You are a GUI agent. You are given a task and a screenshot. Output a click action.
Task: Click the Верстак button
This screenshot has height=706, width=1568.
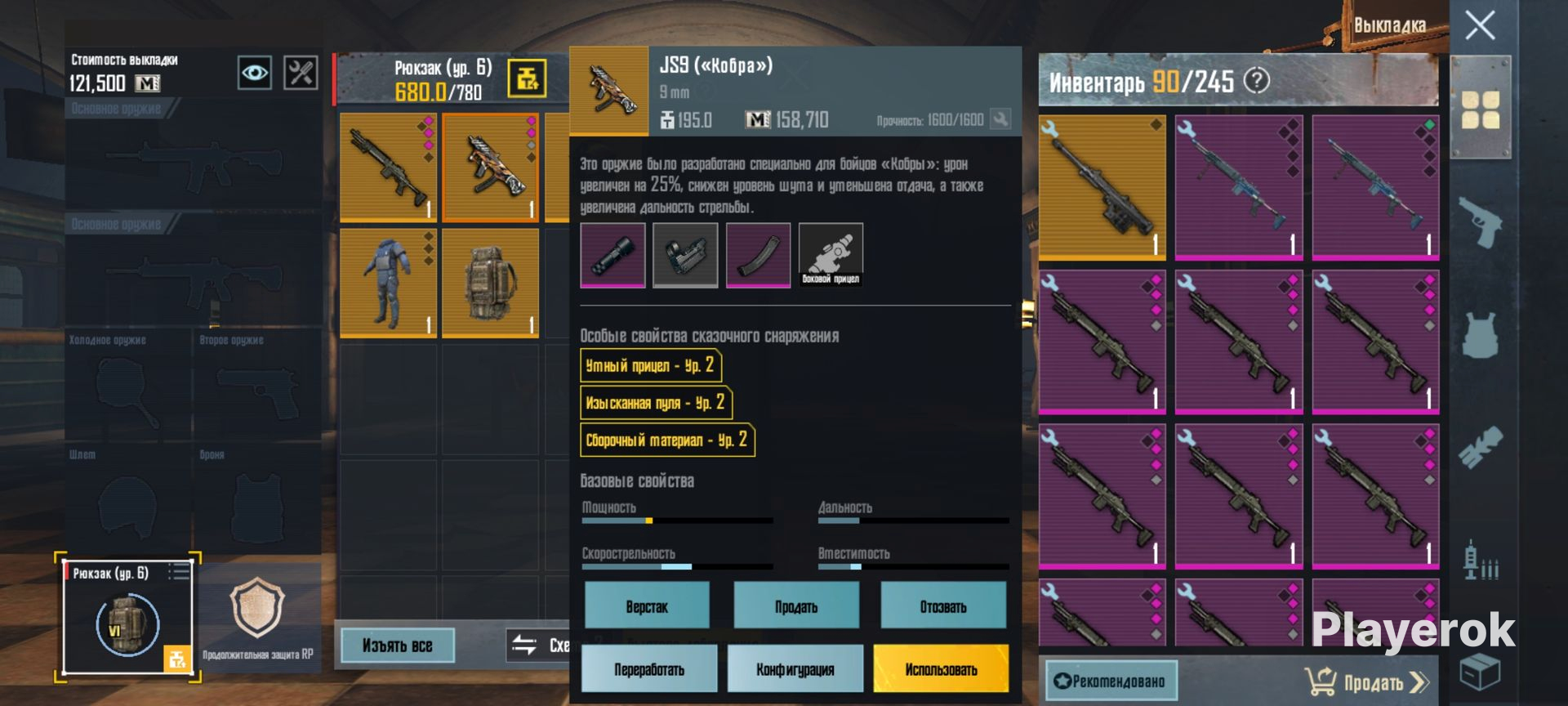click(647, 606)
